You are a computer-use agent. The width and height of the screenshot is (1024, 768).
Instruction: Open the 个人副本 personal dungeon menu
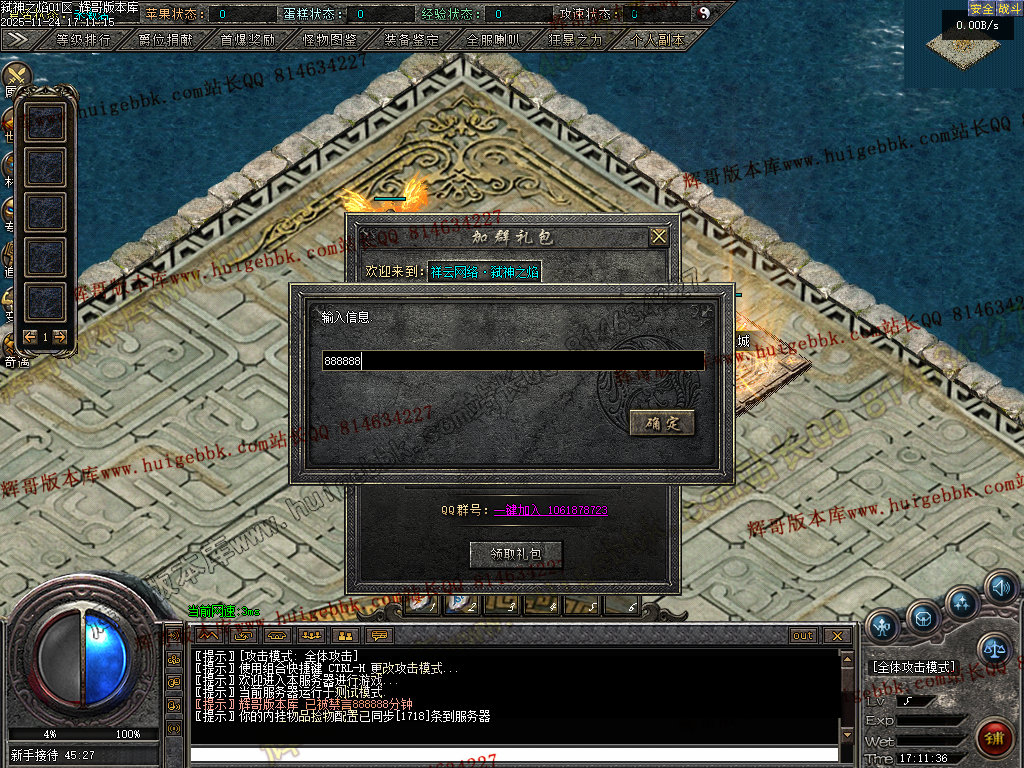(657, 41)
